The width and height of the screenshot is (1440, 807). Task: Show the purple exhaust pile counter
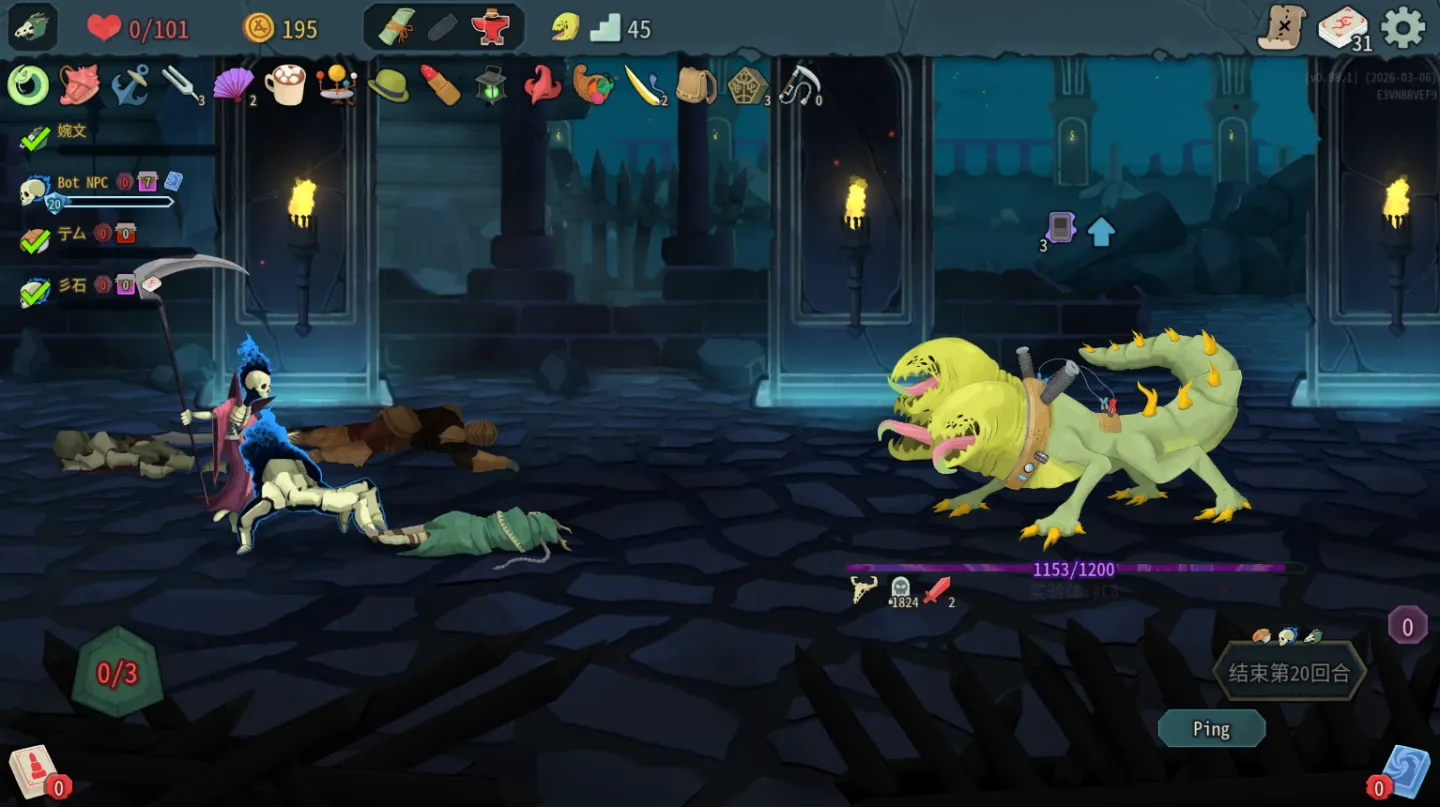(1407, 627)
